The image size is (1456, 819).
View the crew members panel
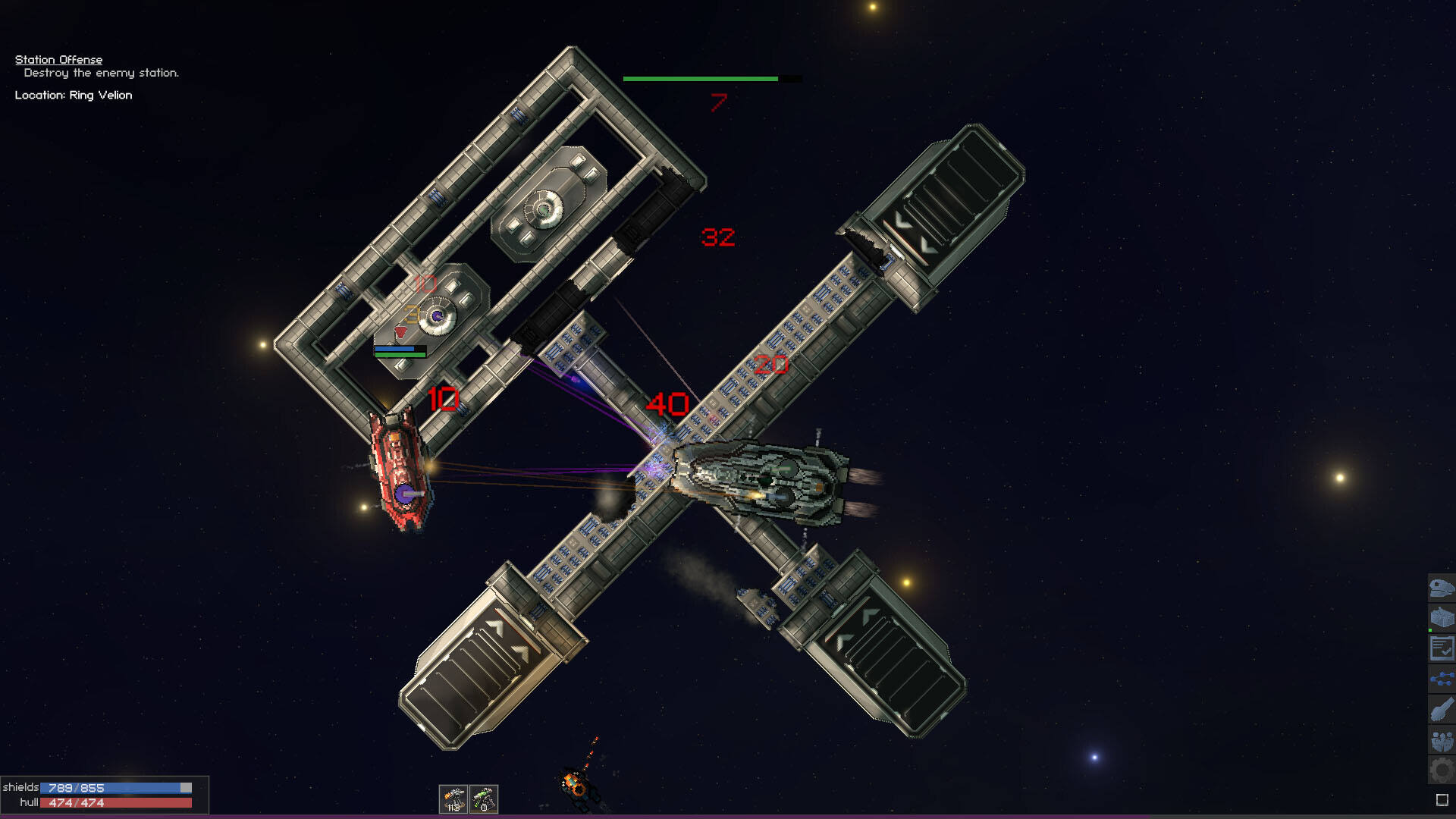(x=1441, y=740)
